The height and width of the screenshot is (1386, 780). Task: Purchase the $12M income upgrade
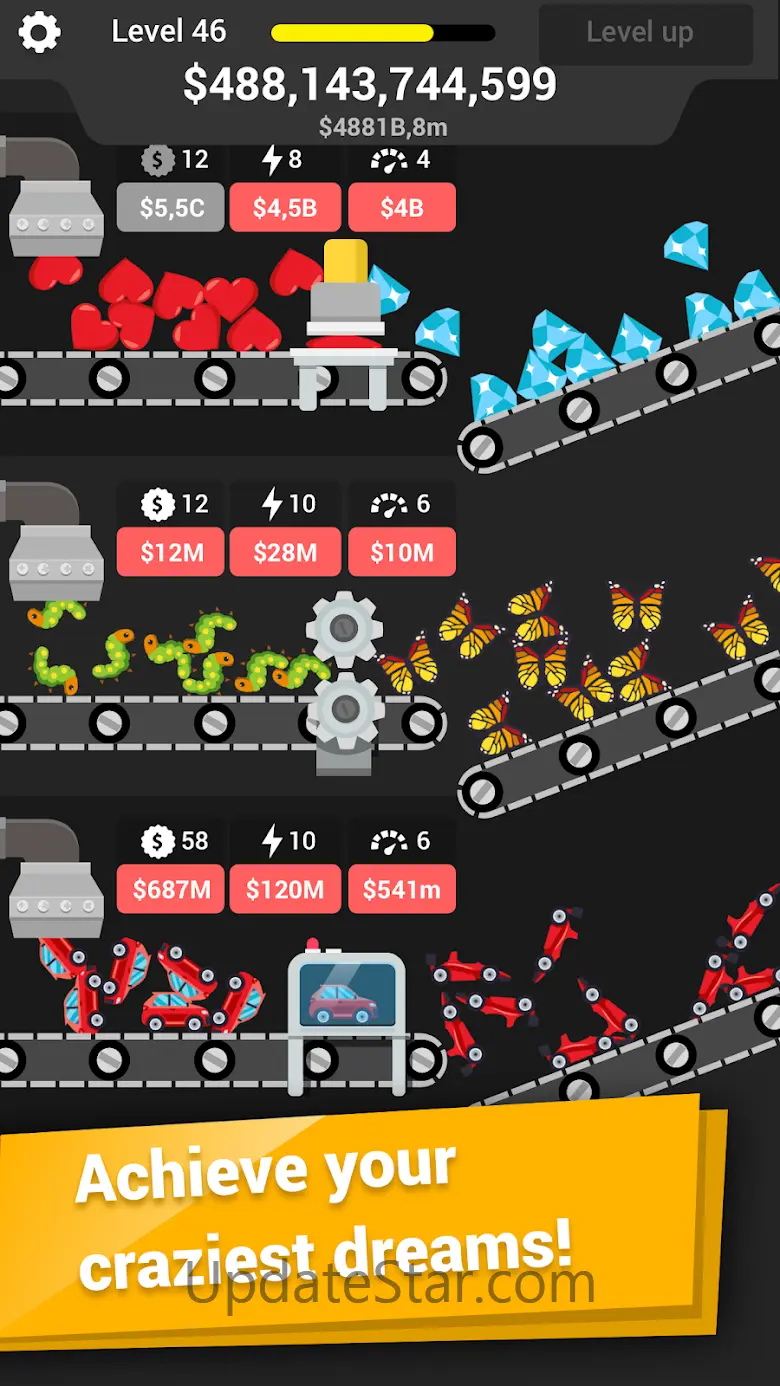point(171,552)
